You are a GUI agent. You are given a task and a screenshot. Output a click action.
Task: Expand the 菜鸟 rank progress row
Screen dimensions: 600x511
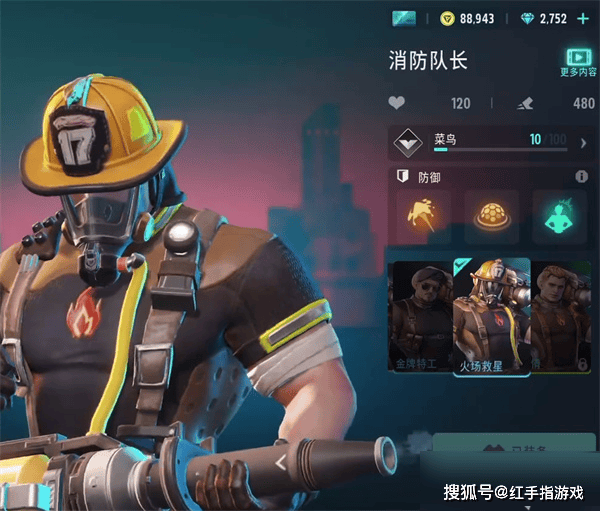tap(582, 143)
